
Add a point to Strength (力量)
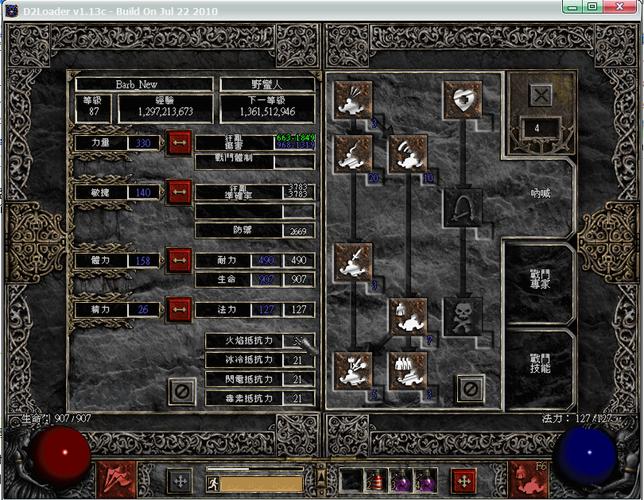coord(179,144)
